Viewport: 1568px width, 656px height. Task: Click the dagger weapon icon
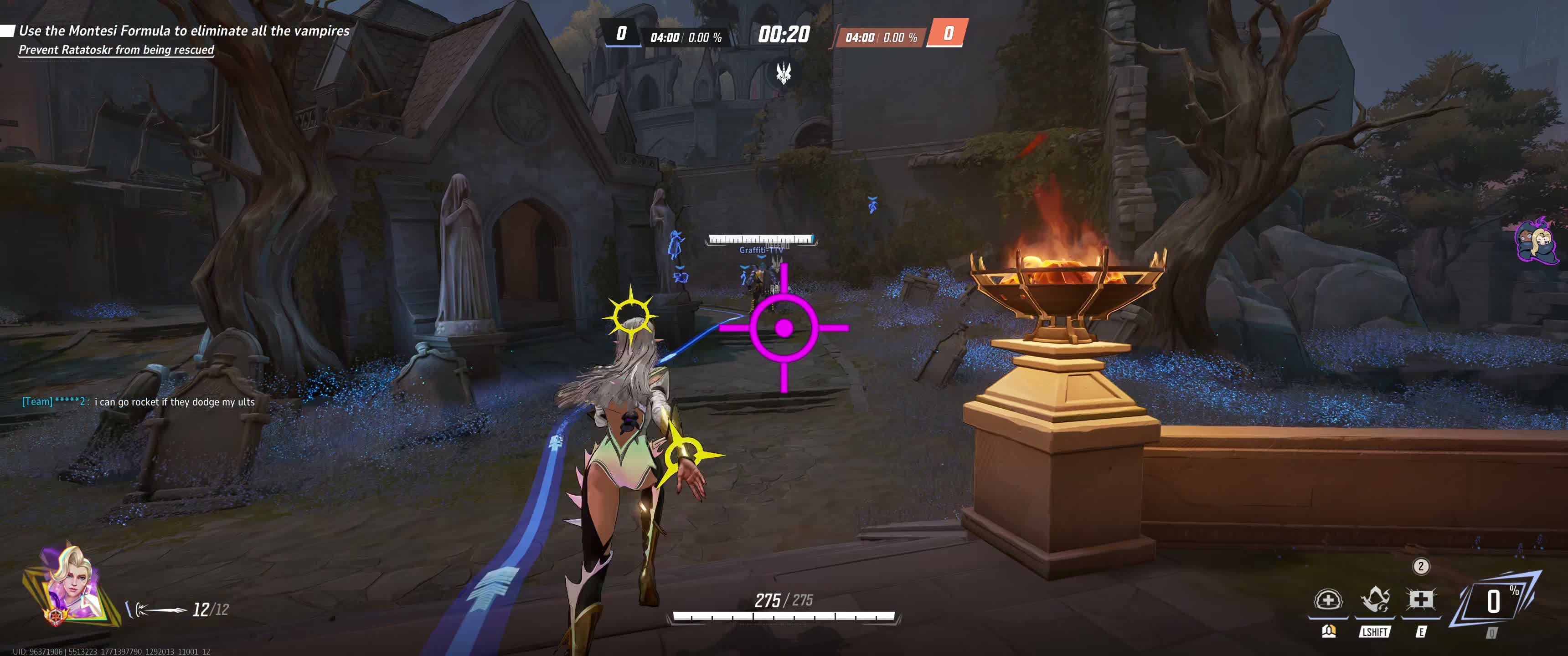[x=157, y=609]
